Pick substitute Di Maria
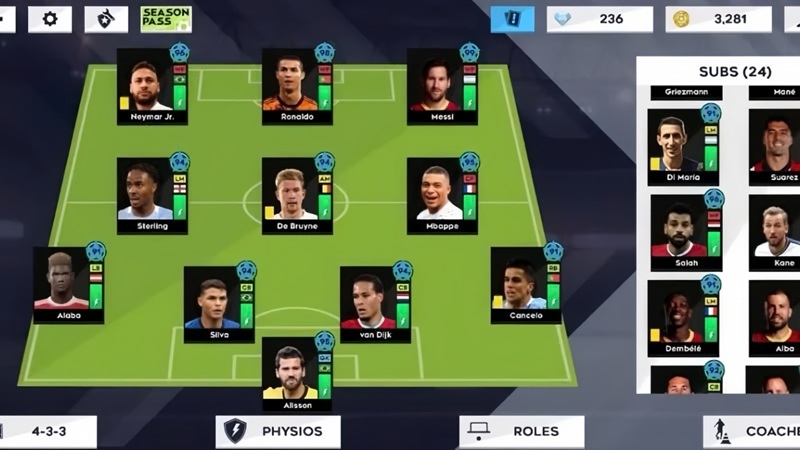 click(683, 147)
